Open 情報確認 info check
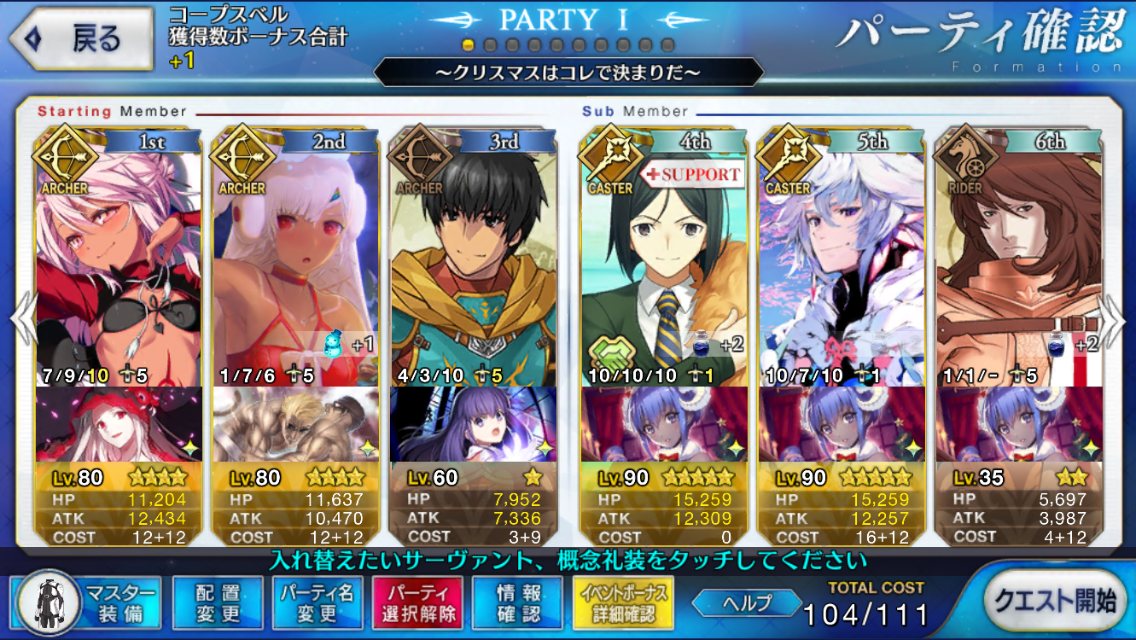1136x640 pixels. [516, 601]
